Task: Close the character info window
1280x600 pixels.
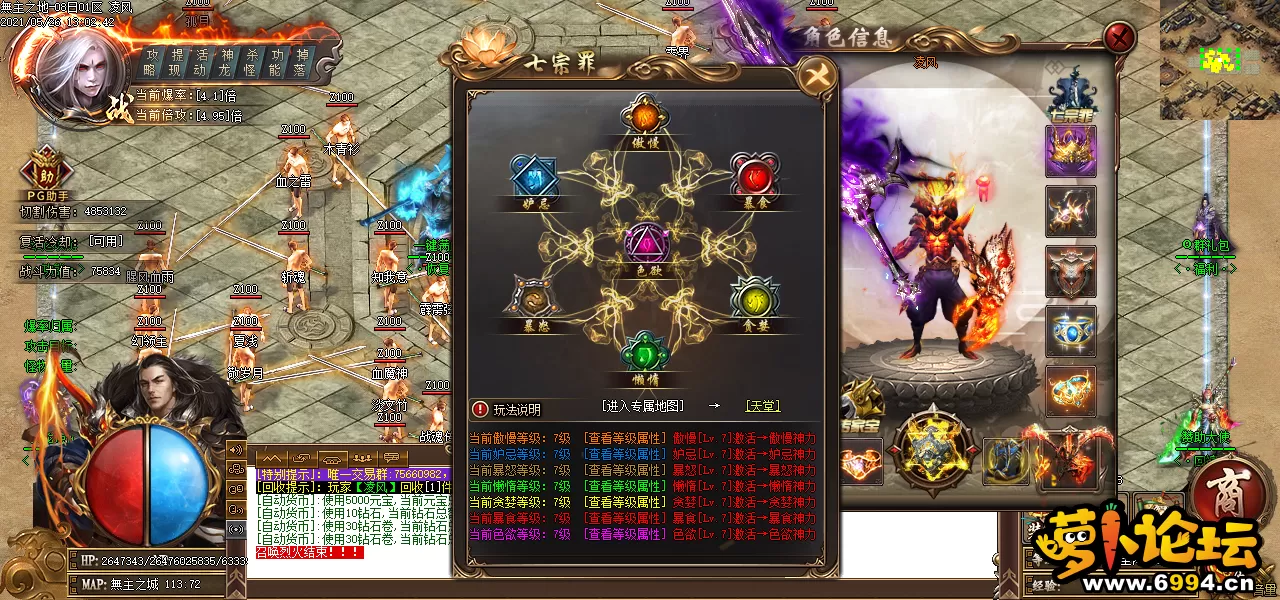Action: pyautogui.click(x=1119, y=39)
